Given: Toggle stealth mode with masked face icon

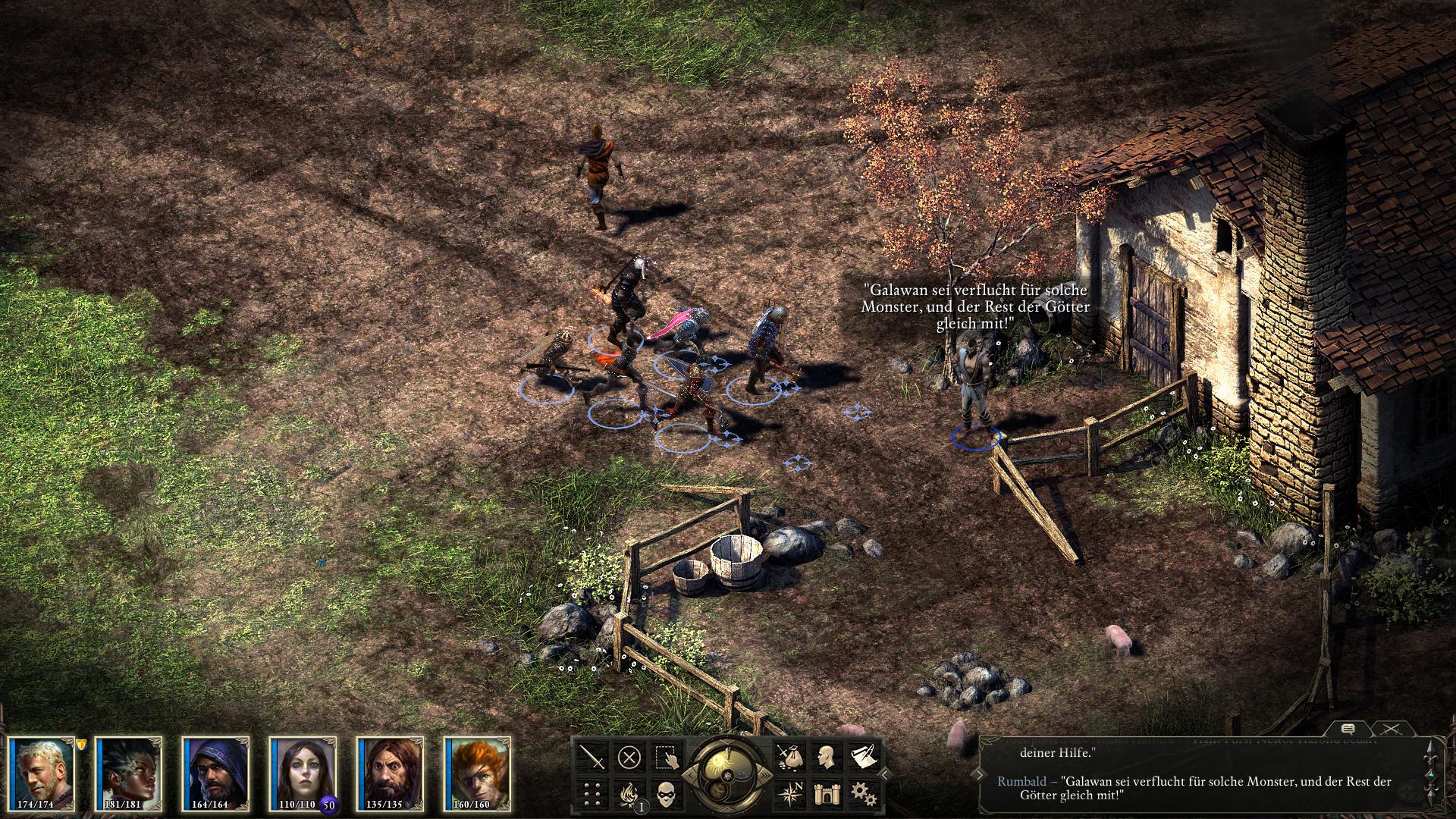Looking at the screenshot, I should pos(667,793).
